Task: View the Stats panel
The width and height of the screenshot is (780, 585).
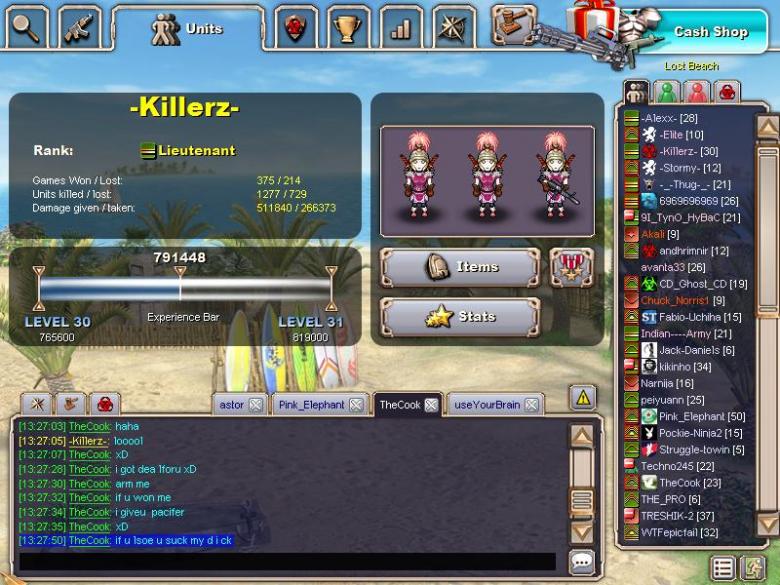Action: point(460,317)
